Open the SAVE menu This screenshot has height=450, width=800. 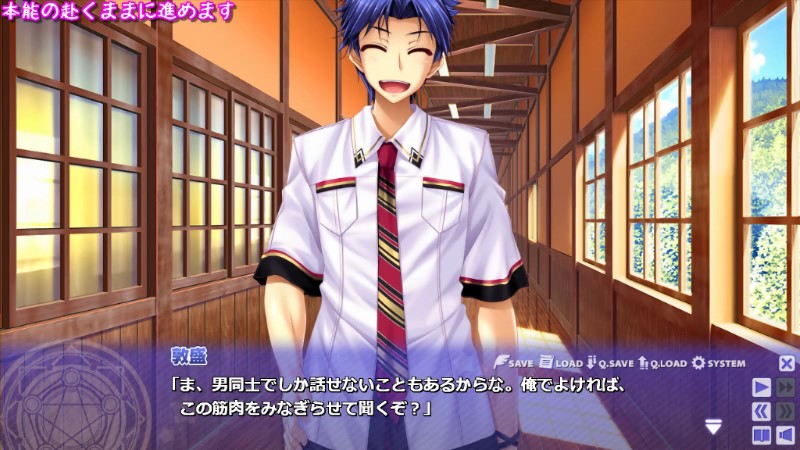coord(515,363)
